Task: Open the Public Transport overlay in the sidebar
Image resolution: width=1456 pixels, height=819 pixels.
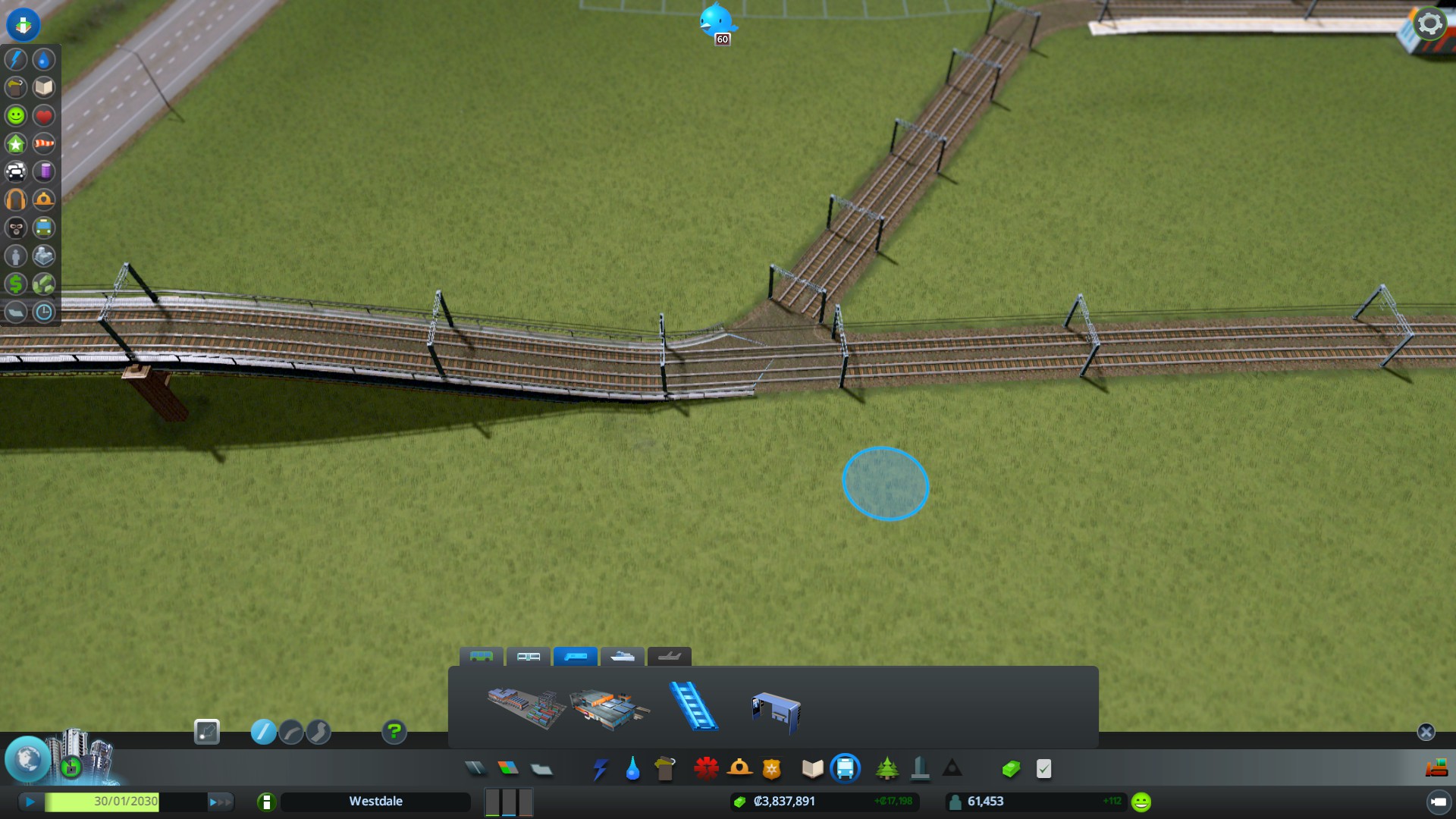Action: (x=43, y=227)
